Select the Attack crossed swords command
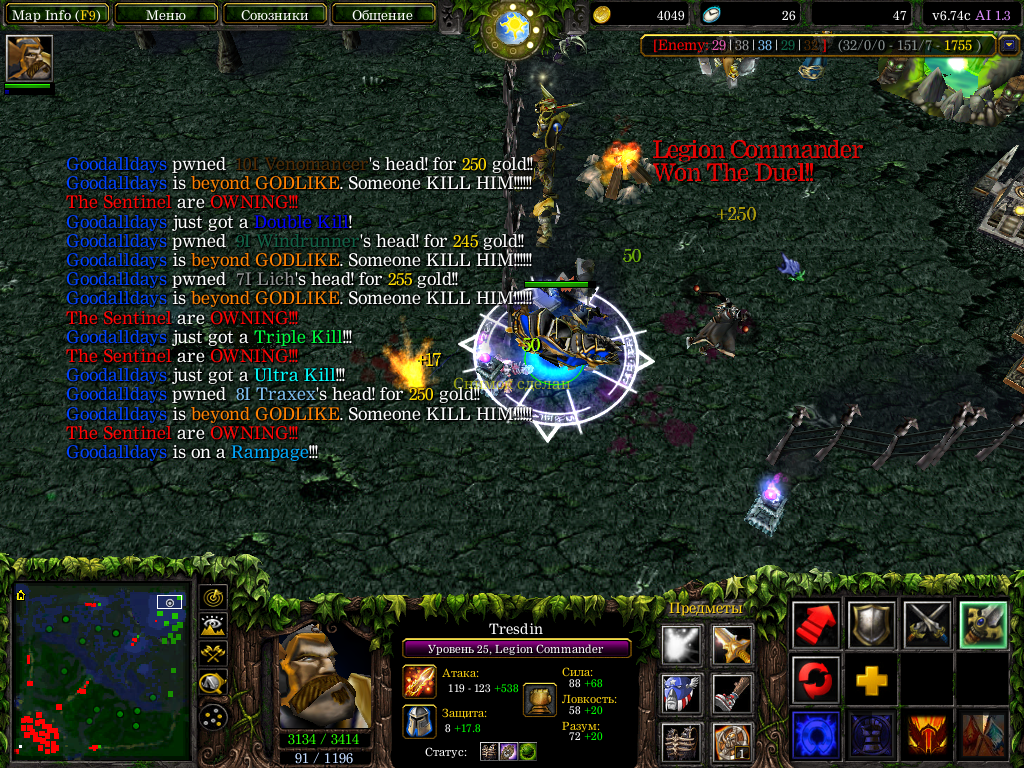This screenshot has width=1024, height=768. [926, 626]
